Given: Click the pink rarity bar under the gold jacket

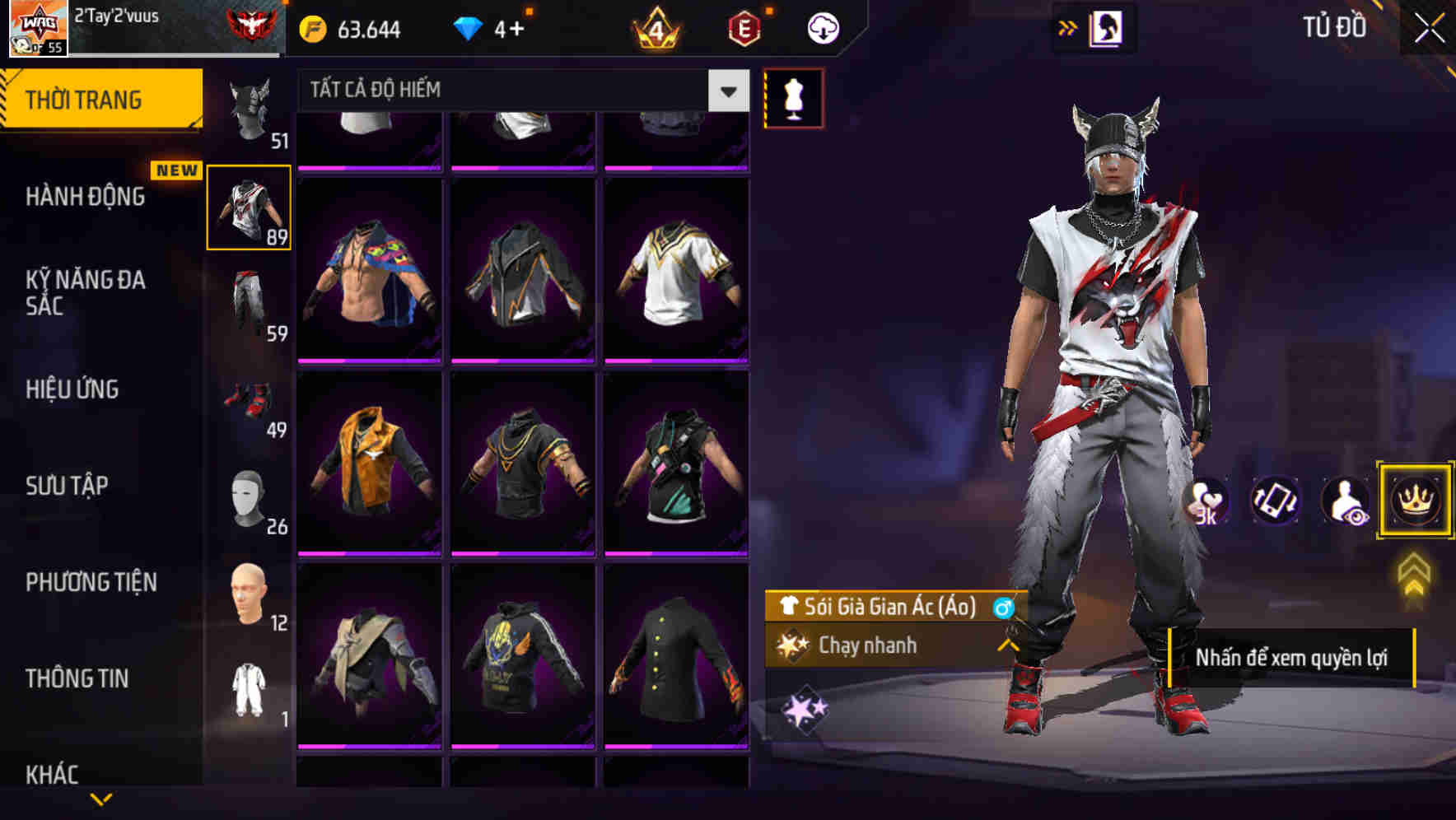Looking at the screenshot, I should tap(370, 552).
